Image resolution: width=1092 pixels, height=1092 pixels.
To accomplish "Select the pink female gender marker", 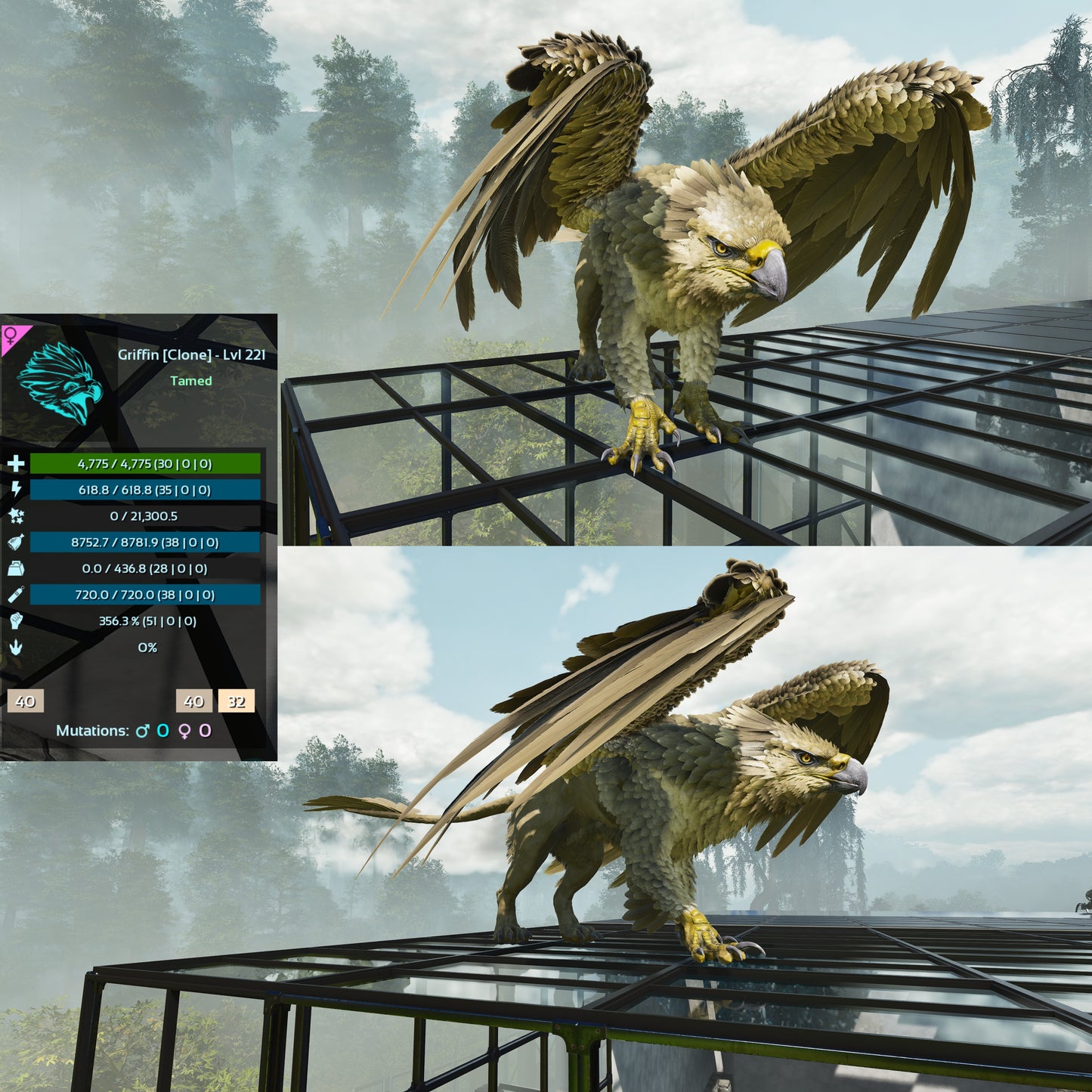I will coord(11,336).
